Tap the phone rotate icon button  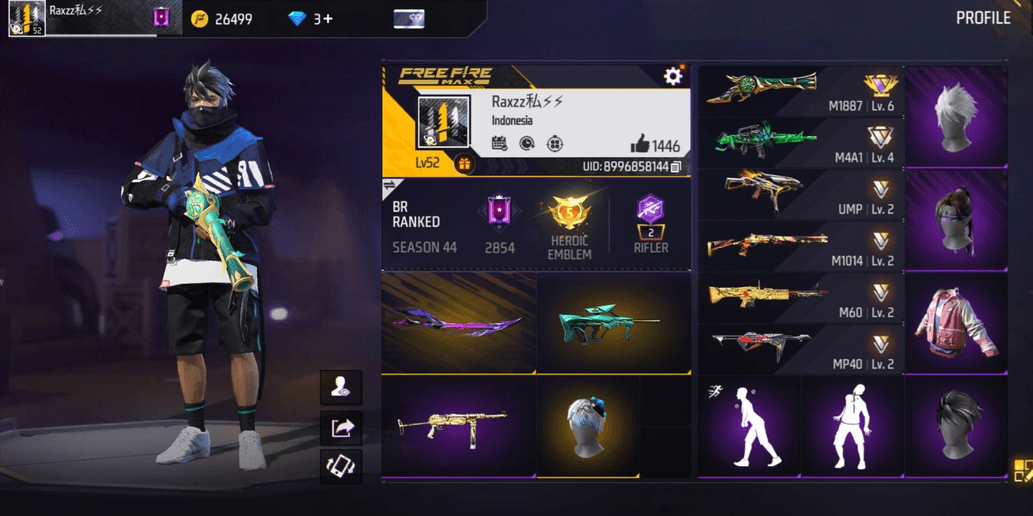(x=341, y=467)
